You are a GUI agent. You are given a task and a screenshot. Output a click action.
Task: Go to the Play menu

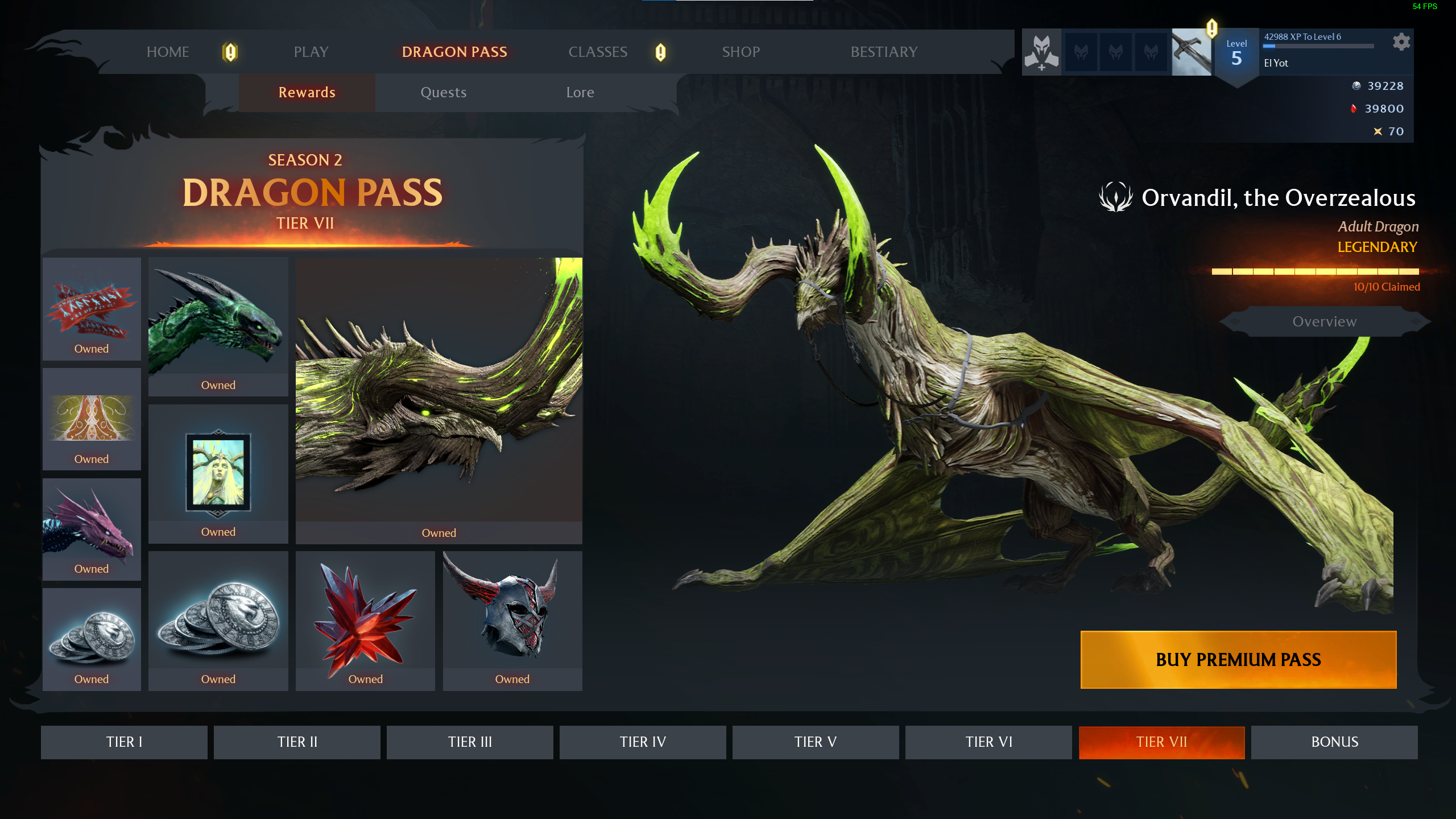[x=311, y=52]
